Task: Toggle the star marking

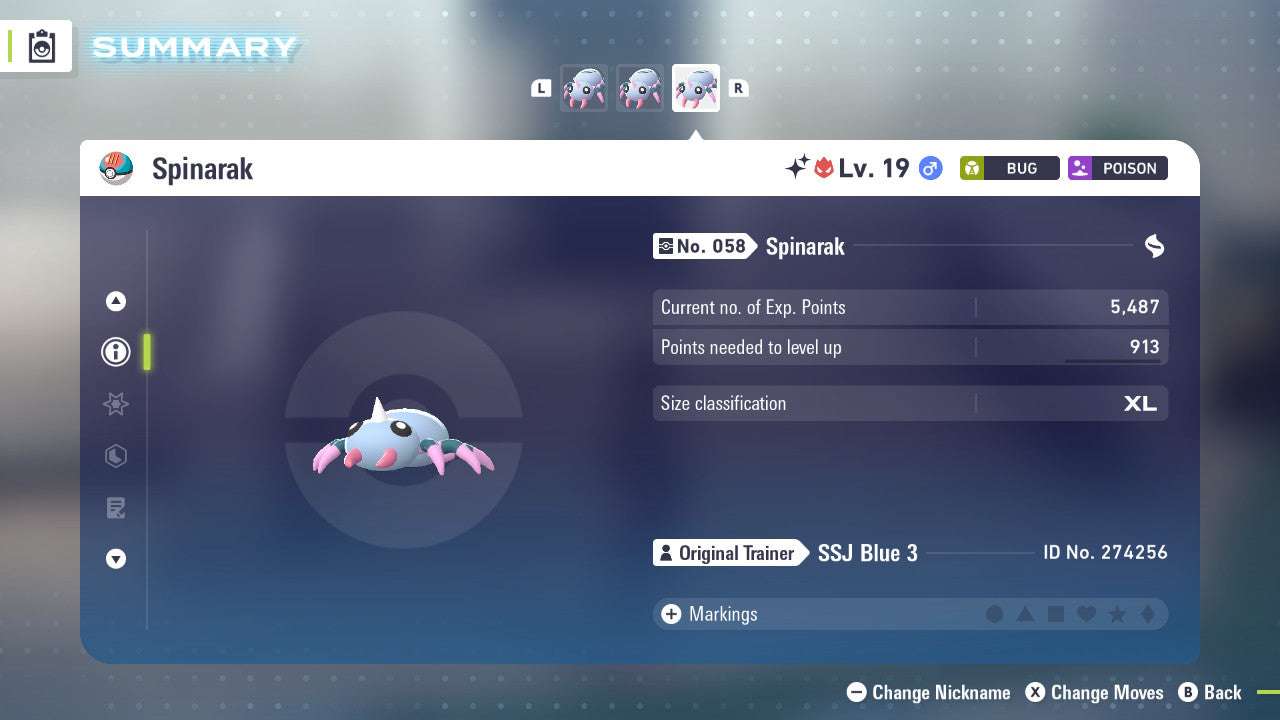Action: click(1117, 614)
